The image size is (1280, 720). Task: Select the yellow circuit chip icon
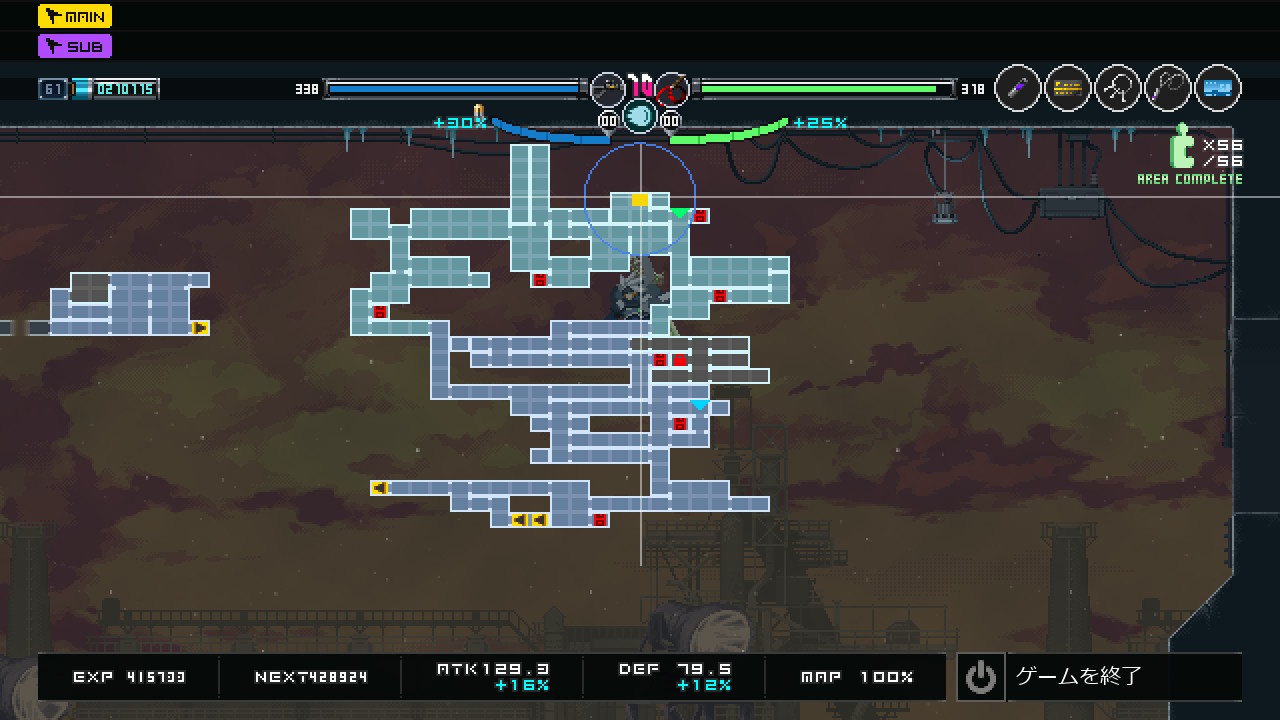(1068, 89)
